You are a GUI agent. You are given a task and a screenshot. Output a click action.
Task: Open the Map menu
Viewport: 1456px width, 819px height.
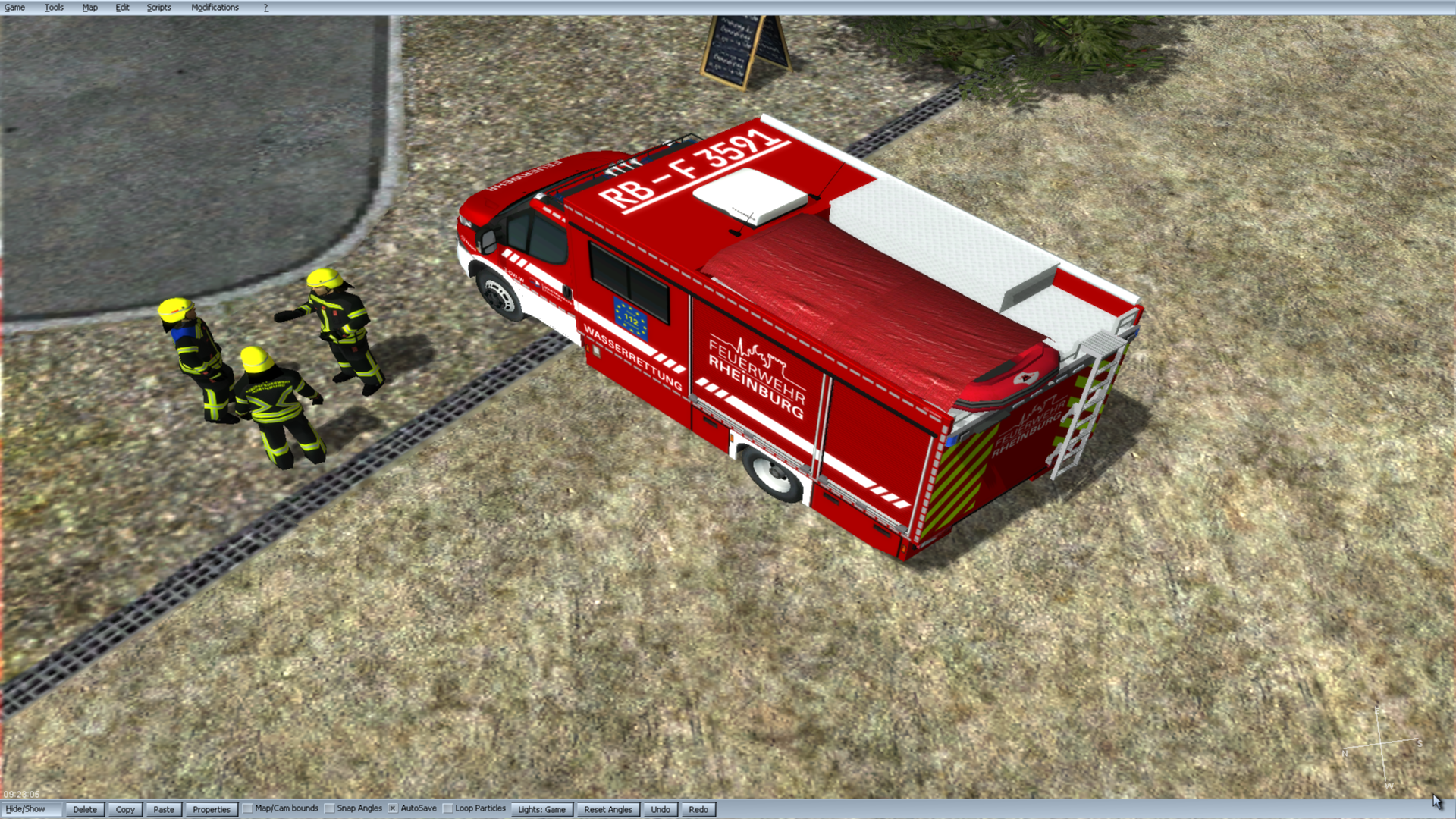[x=89, y=8]
